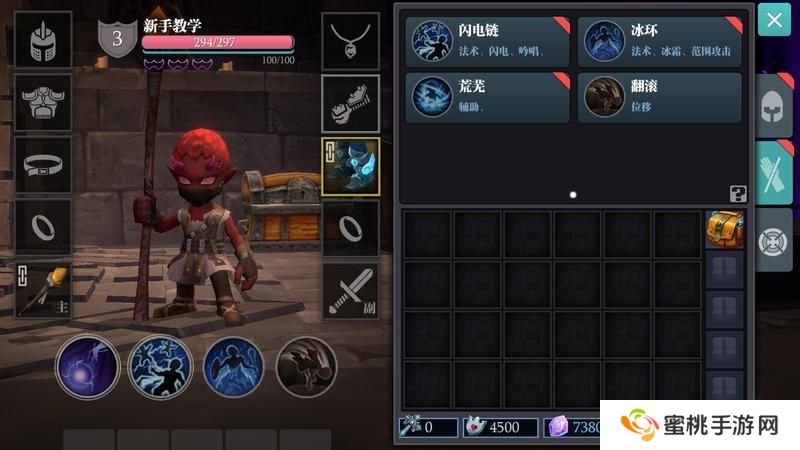Switch to the helmet side tab

click(x=774, y=104)
